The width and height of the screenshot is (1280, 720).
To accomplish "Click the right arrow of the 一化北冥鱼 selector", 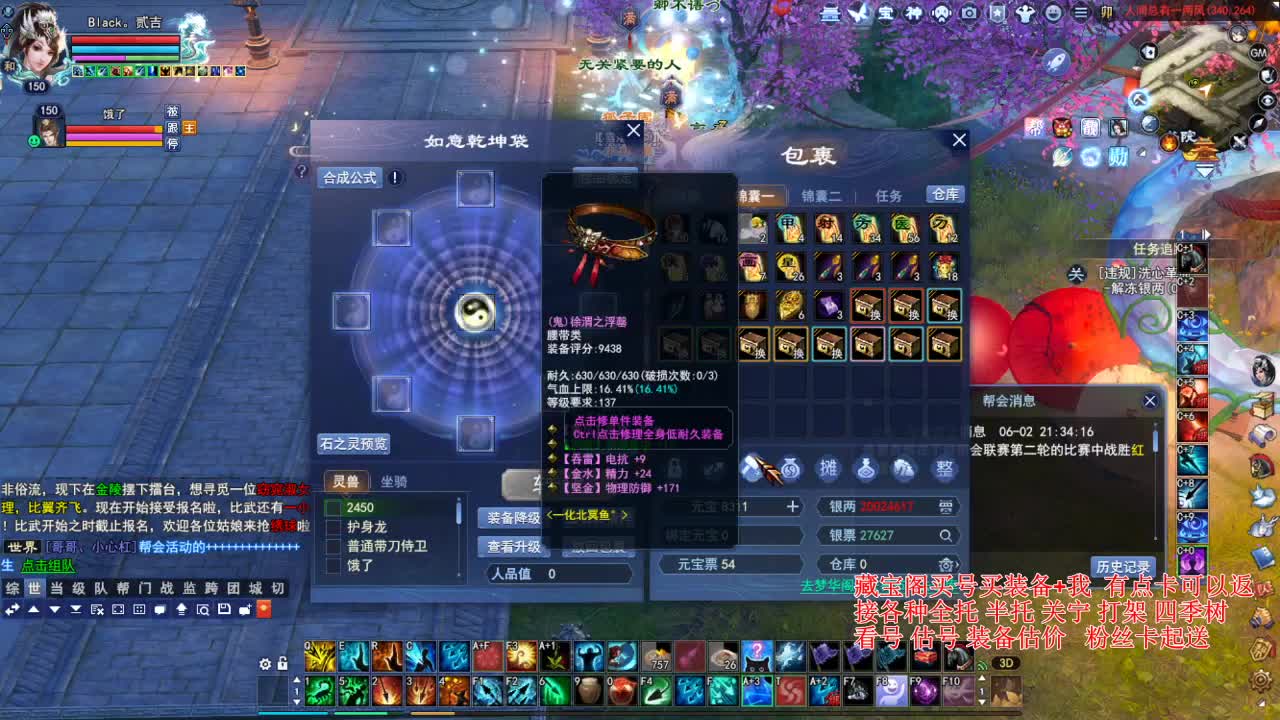I will coord(624,515).
